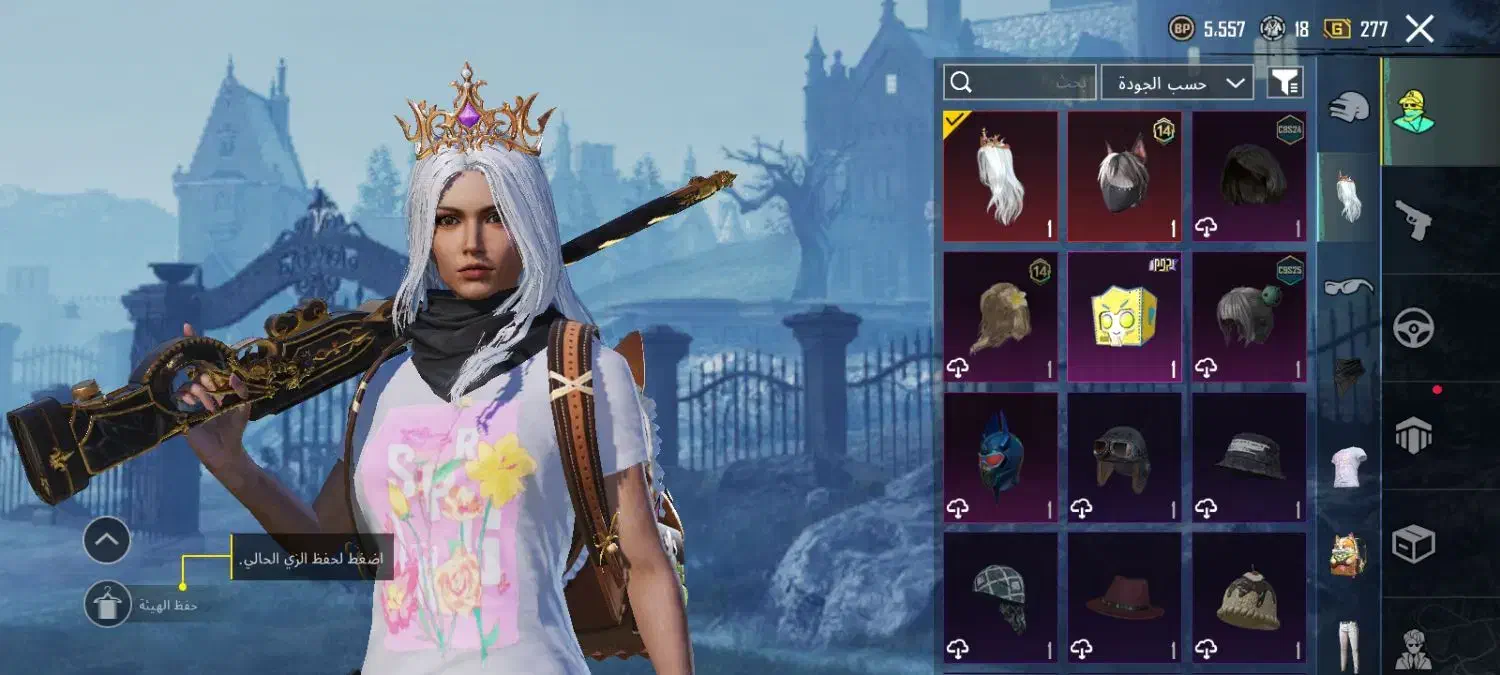
Task: Open the backpack category tab
Action: (1349, 555)
